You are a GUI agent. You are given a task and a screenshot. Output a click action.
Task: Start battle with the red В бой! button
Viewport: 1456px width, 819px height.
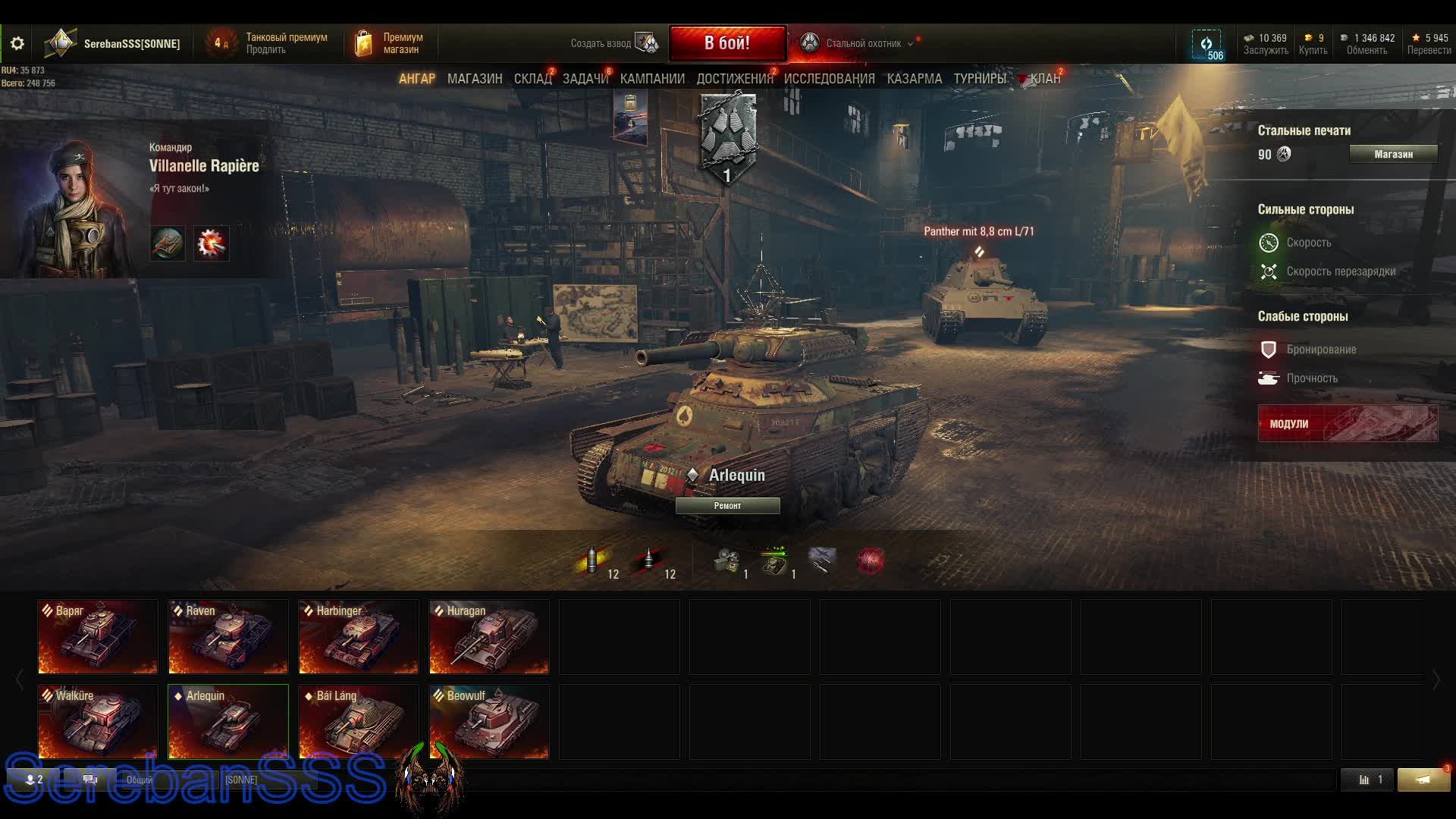(726, 43)
